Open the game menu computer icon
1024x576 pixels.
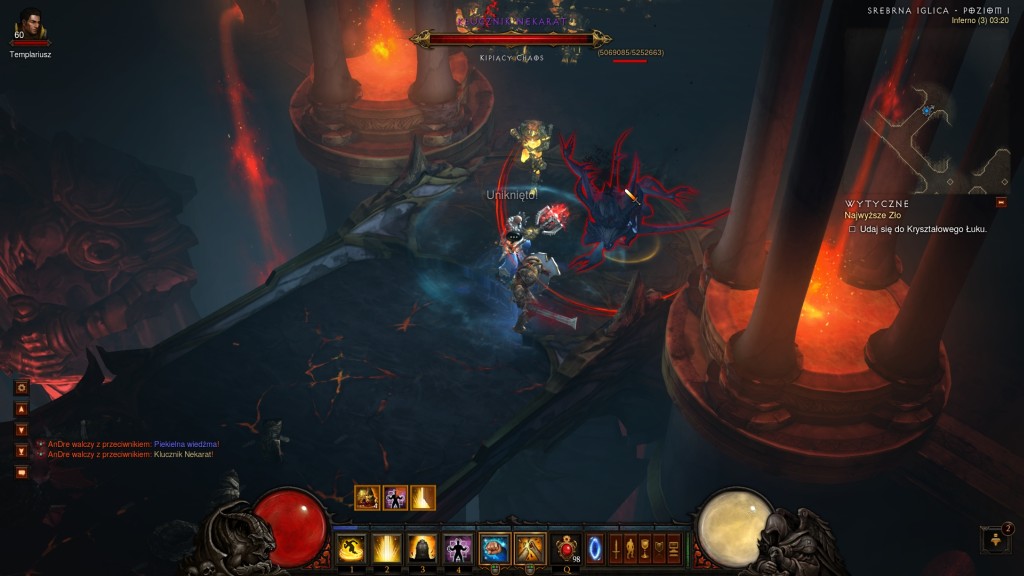pyautogui.click(x=673, y=548)
